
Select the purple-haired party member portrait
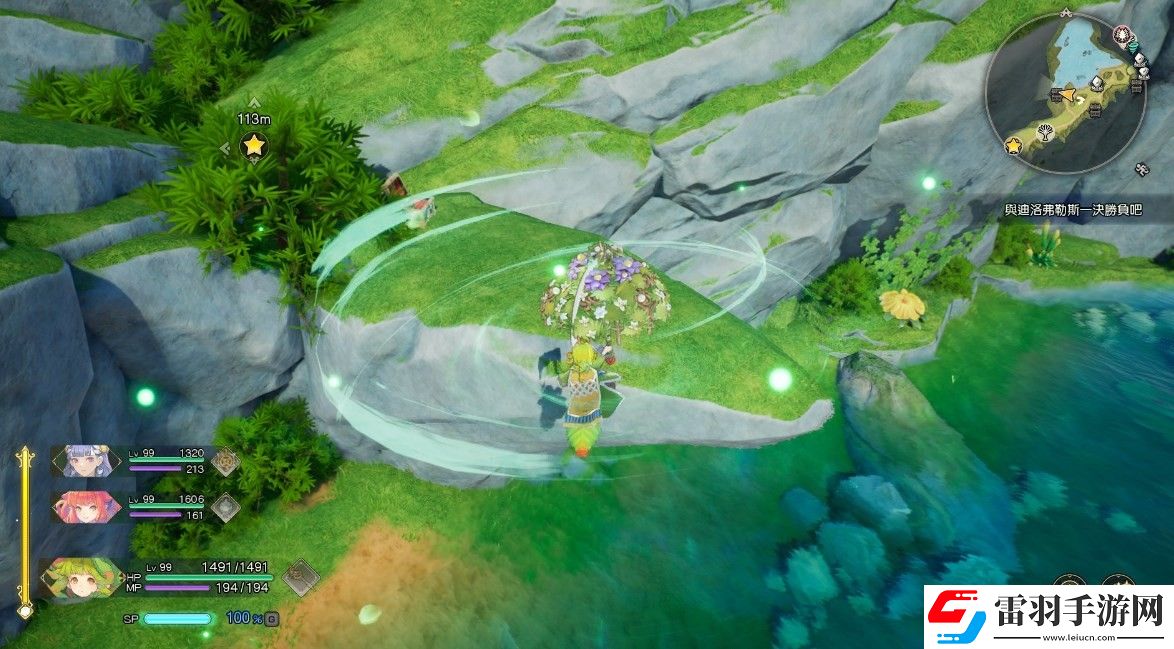point(84,460)
